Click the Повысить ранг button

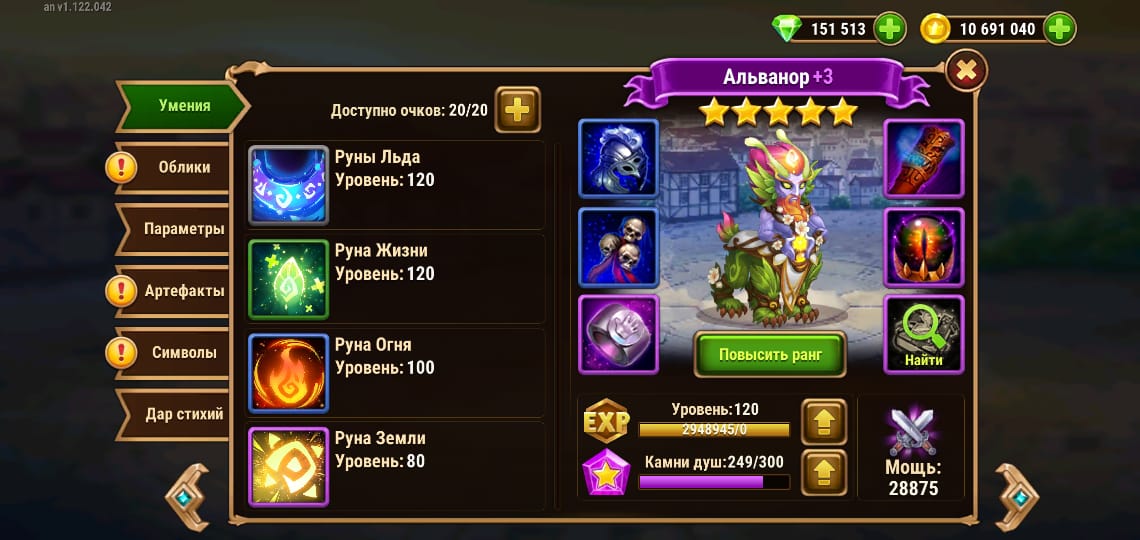point(770,354)
